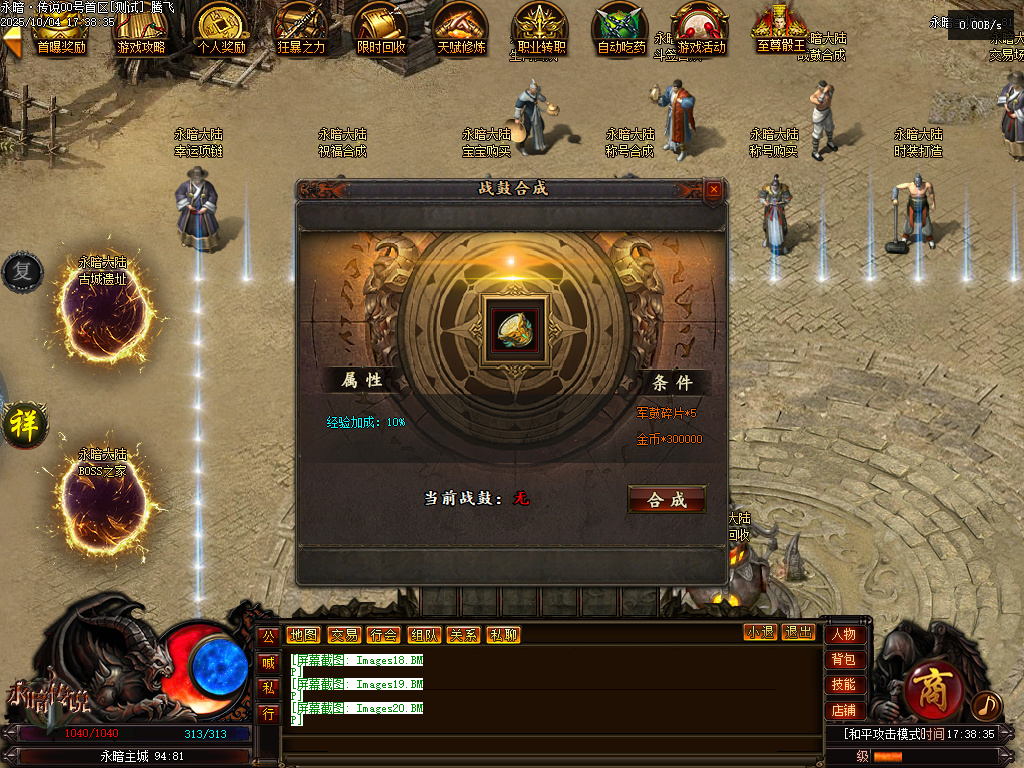
Task: Open the 游戏攻略 game guide
Action: (141, 28)
